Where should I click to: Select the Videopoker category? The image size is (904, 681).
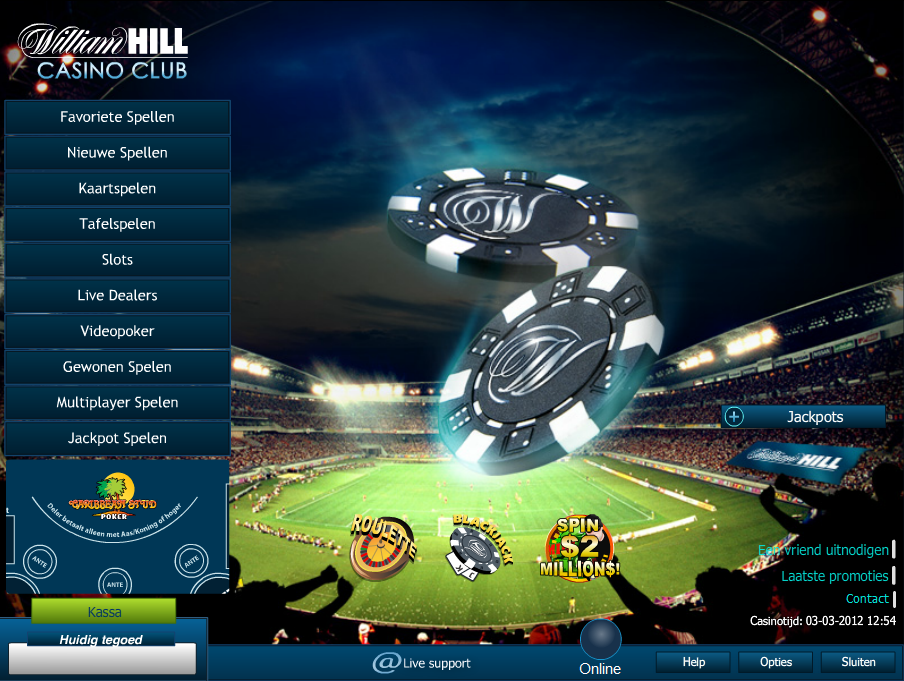117,331
